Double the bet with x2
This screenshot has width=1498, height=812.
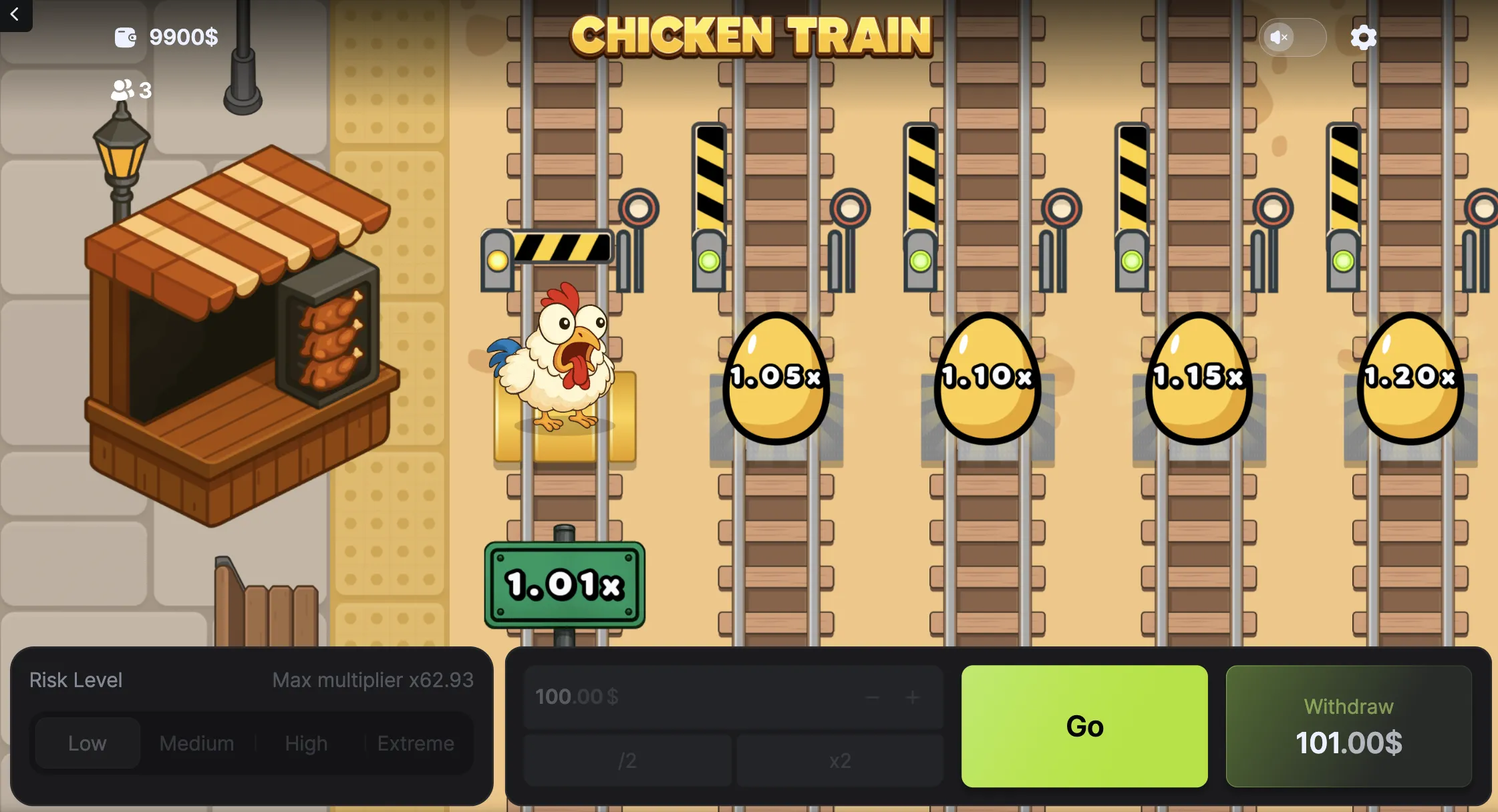click(840, 761)
